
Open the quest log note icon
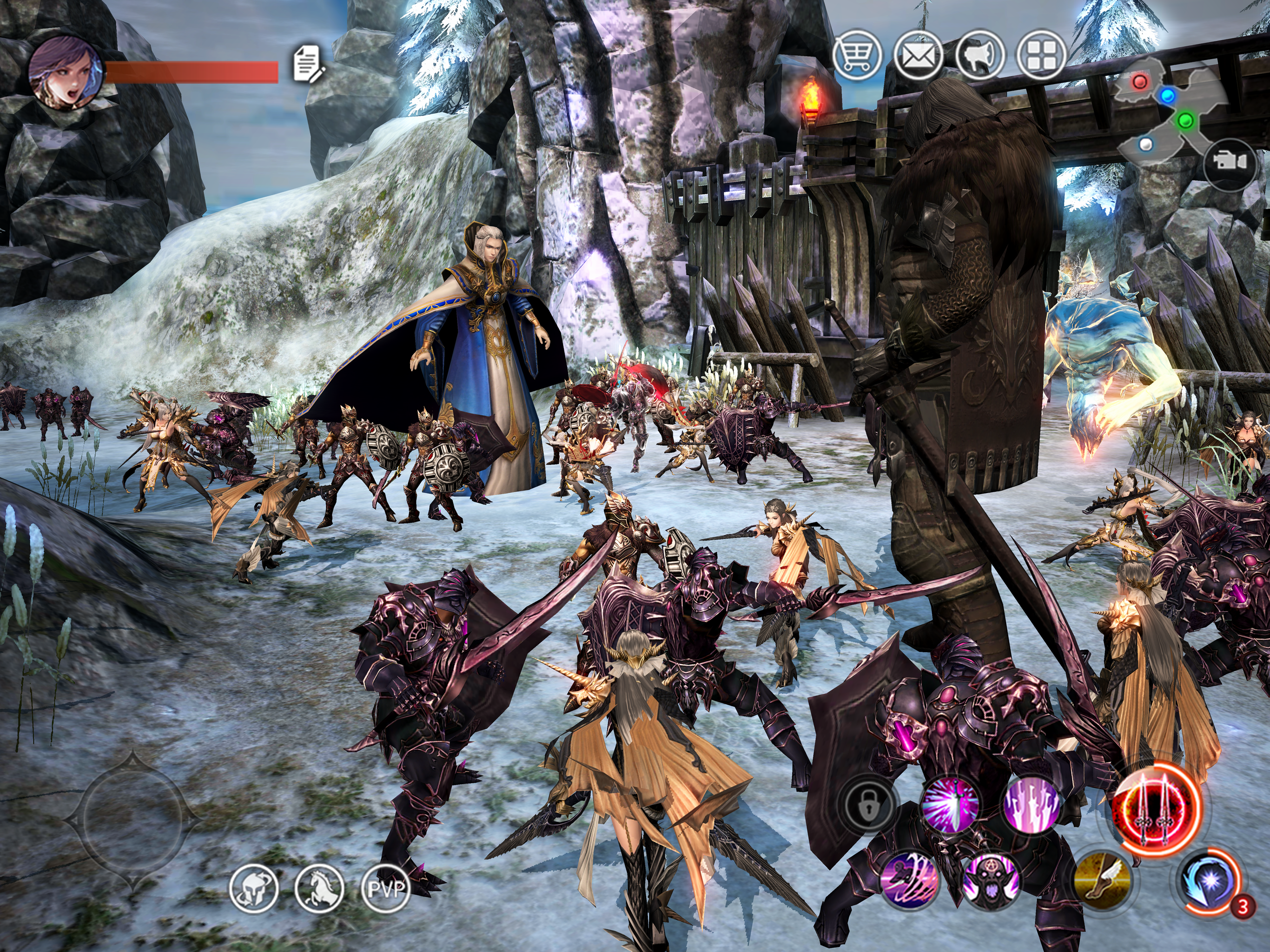click(x=308, y=64)
